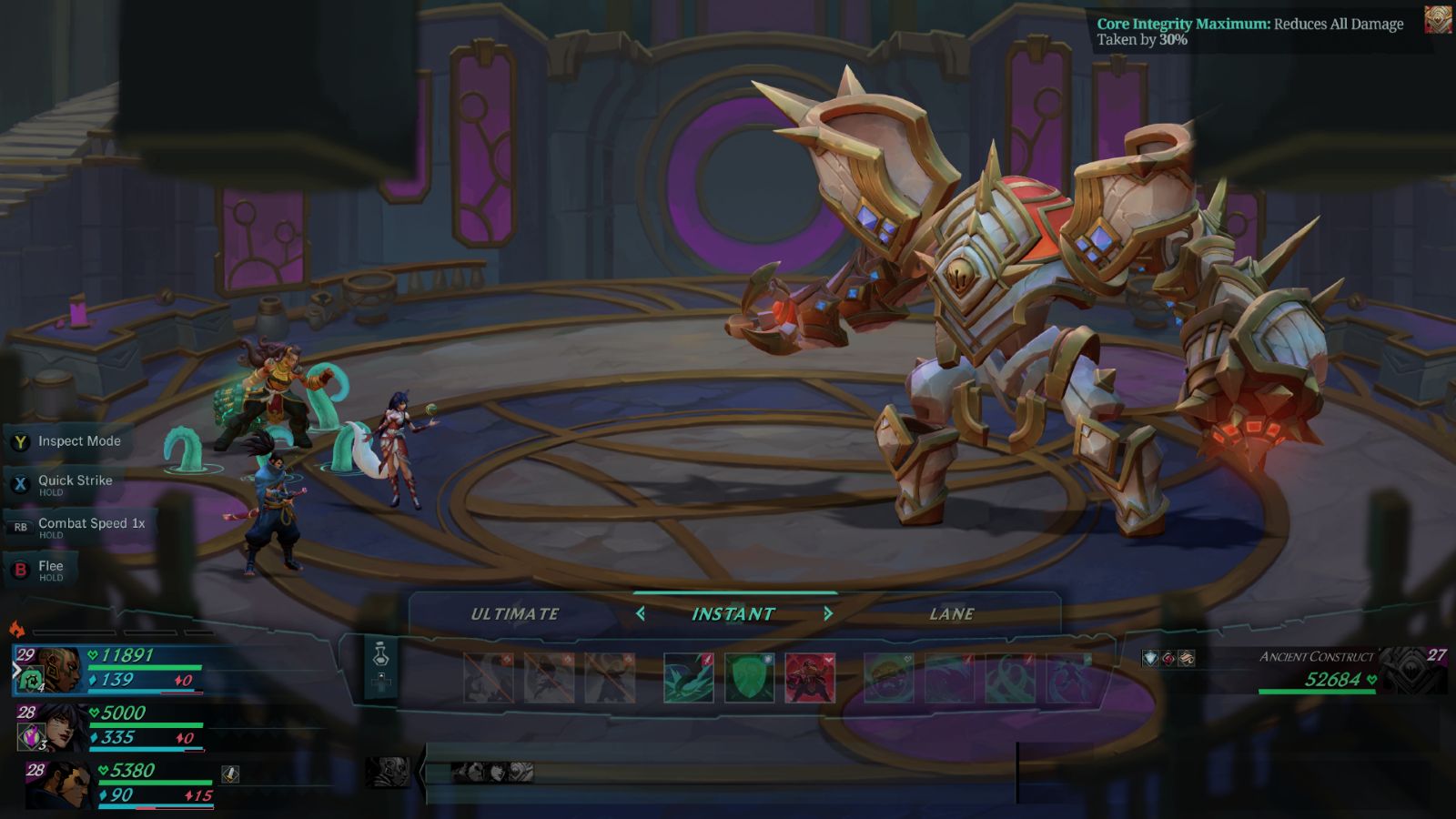Inspect the Core Integrity Maximum status icon
The image size is (1456, 819).
tap(1438, 21)
